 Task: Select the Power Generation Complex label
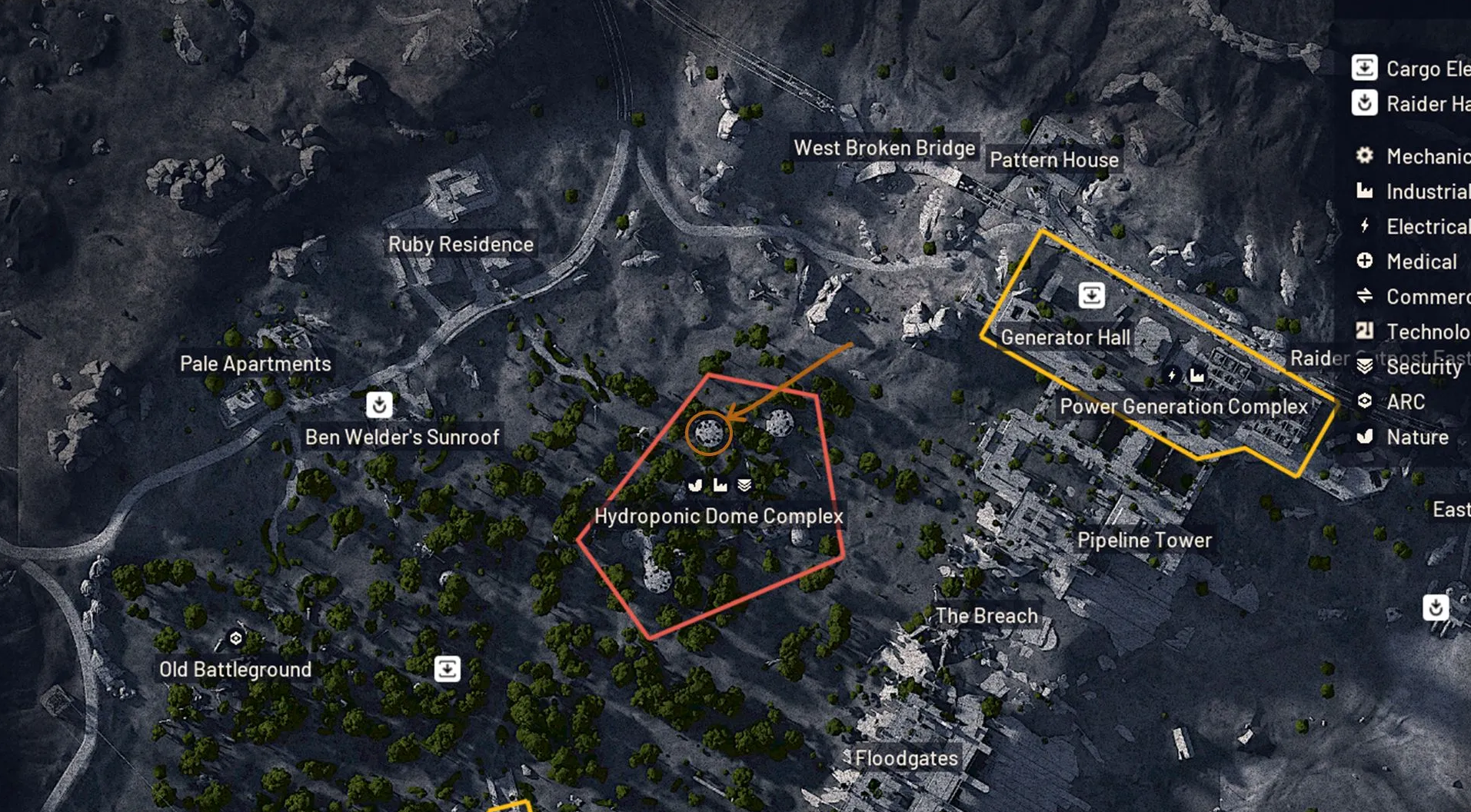tap(1183, 406)
